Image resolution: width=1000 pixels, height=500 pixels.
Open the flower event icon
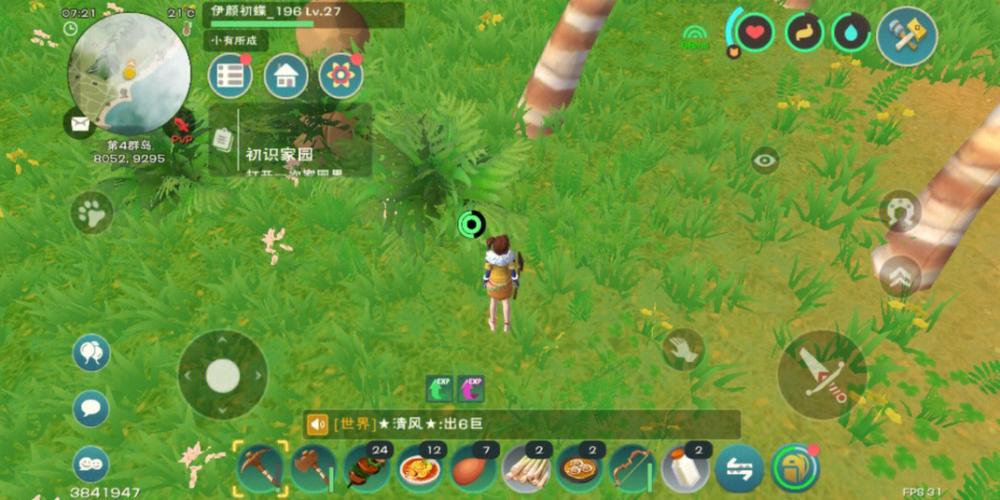coord(341,77)
